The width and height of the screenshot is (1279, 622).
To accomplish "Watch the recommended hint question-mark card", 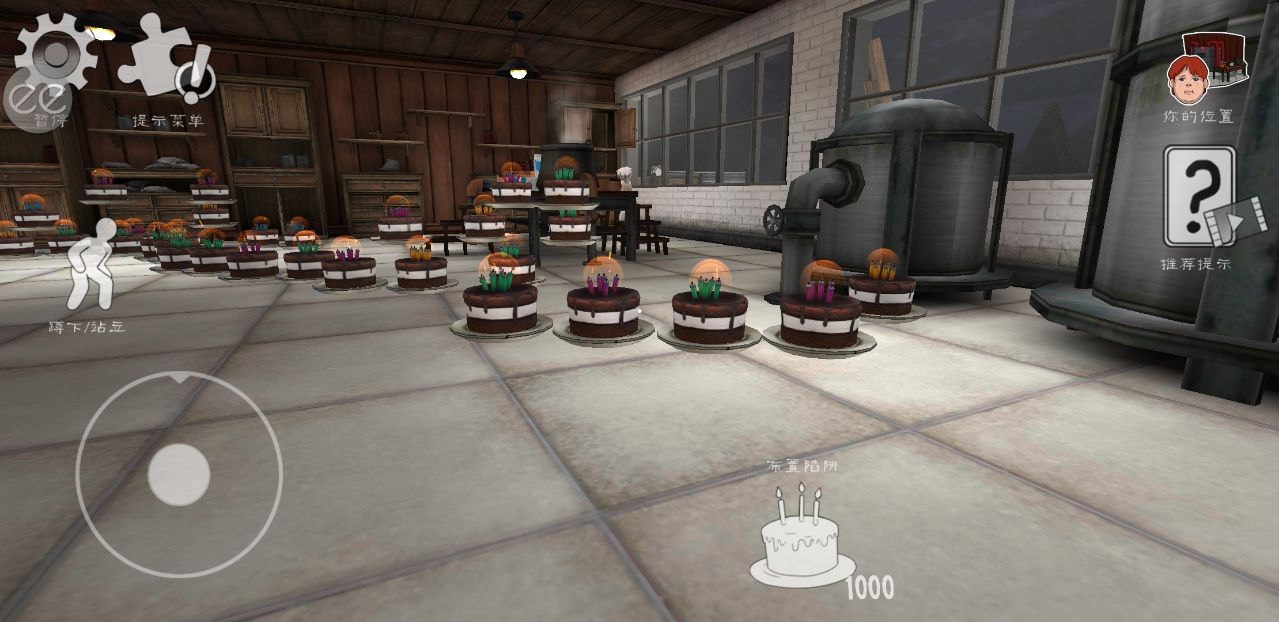I will pos(1198,197).
